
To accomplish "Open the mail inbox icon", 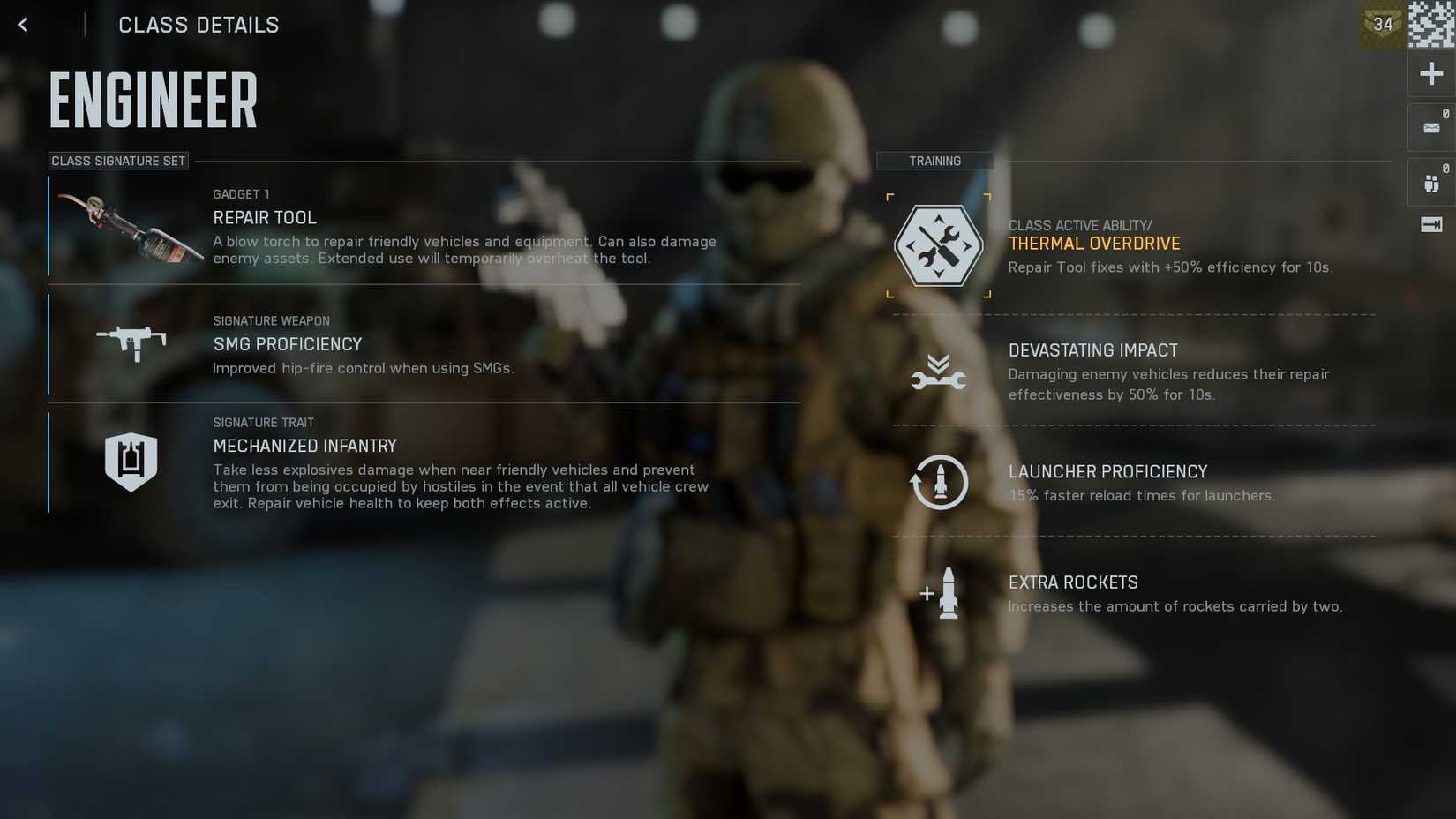I will [1430, 126].
